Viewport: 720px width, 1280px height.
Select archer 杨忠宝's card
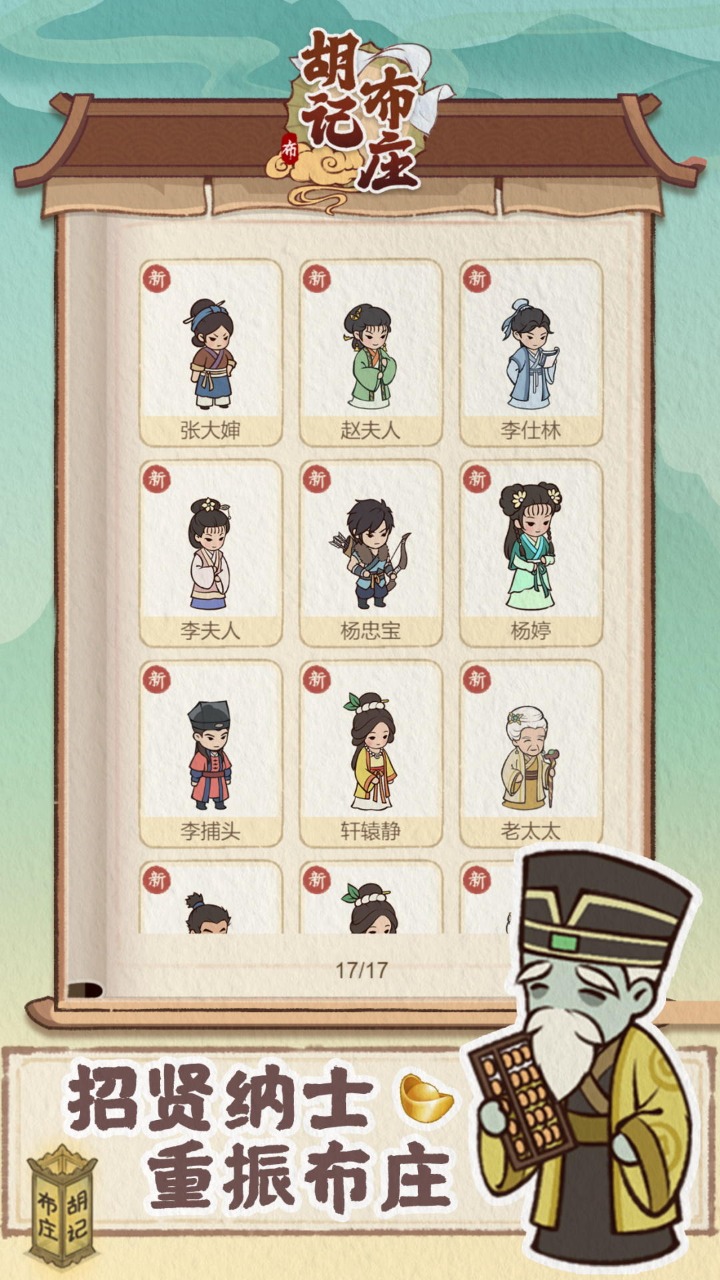[x=371, y=552]
